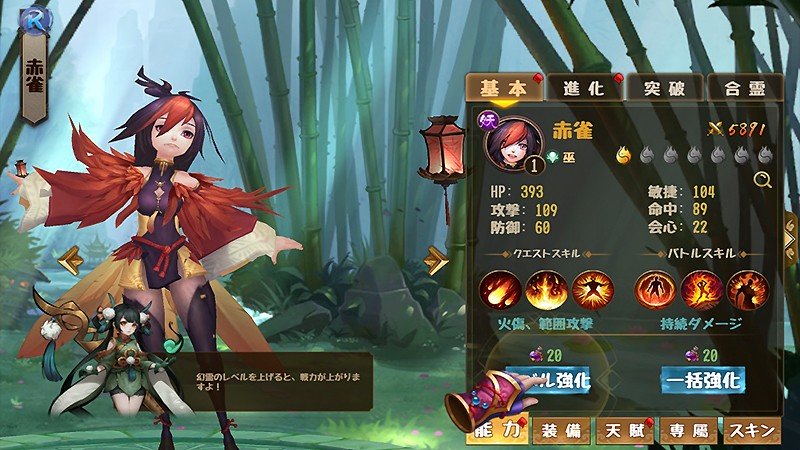Open the 装備 section
800x450 pixels.
tap(561, 431)
